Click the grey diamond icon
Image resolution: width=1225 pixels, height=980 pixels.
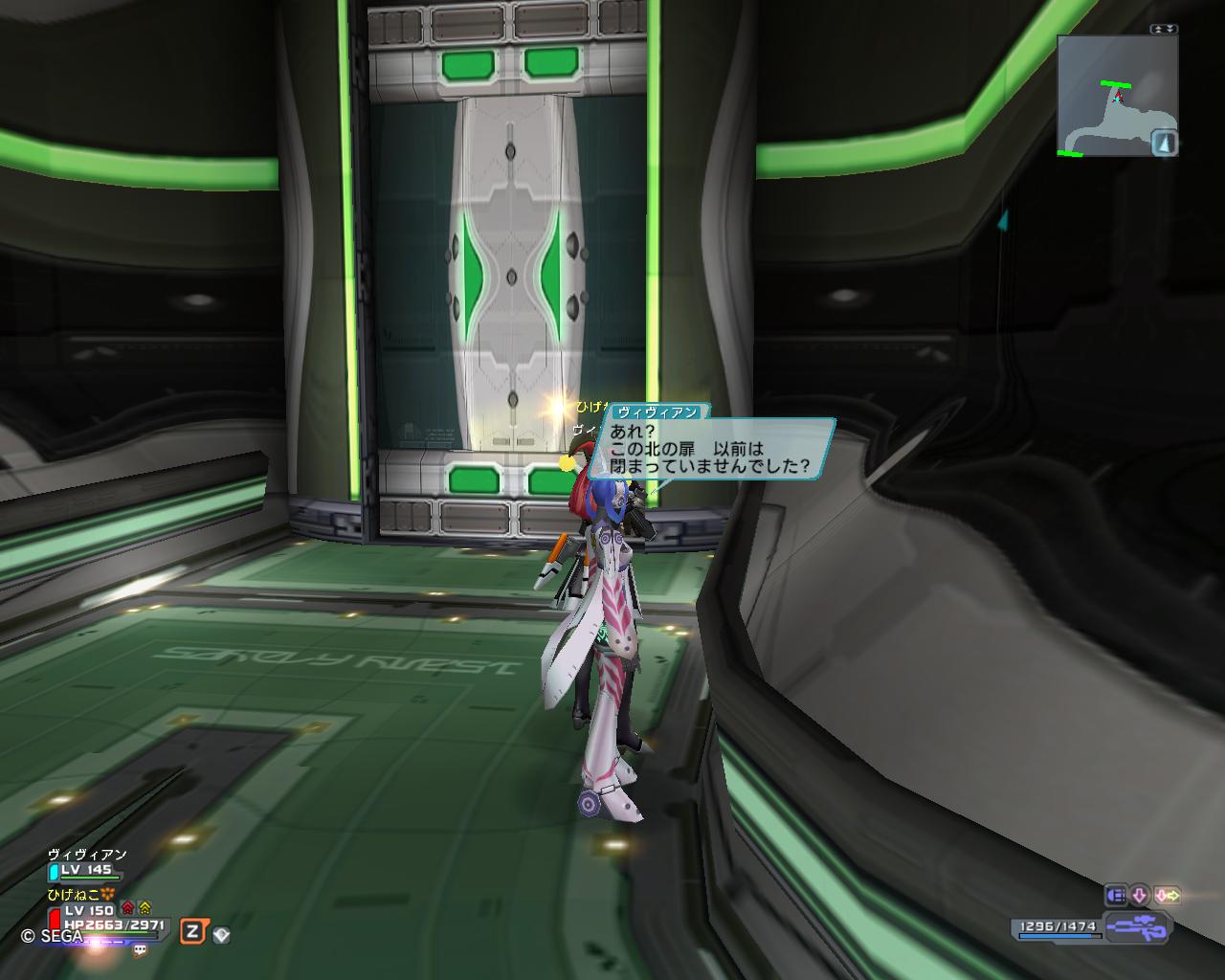pos(221,934)
